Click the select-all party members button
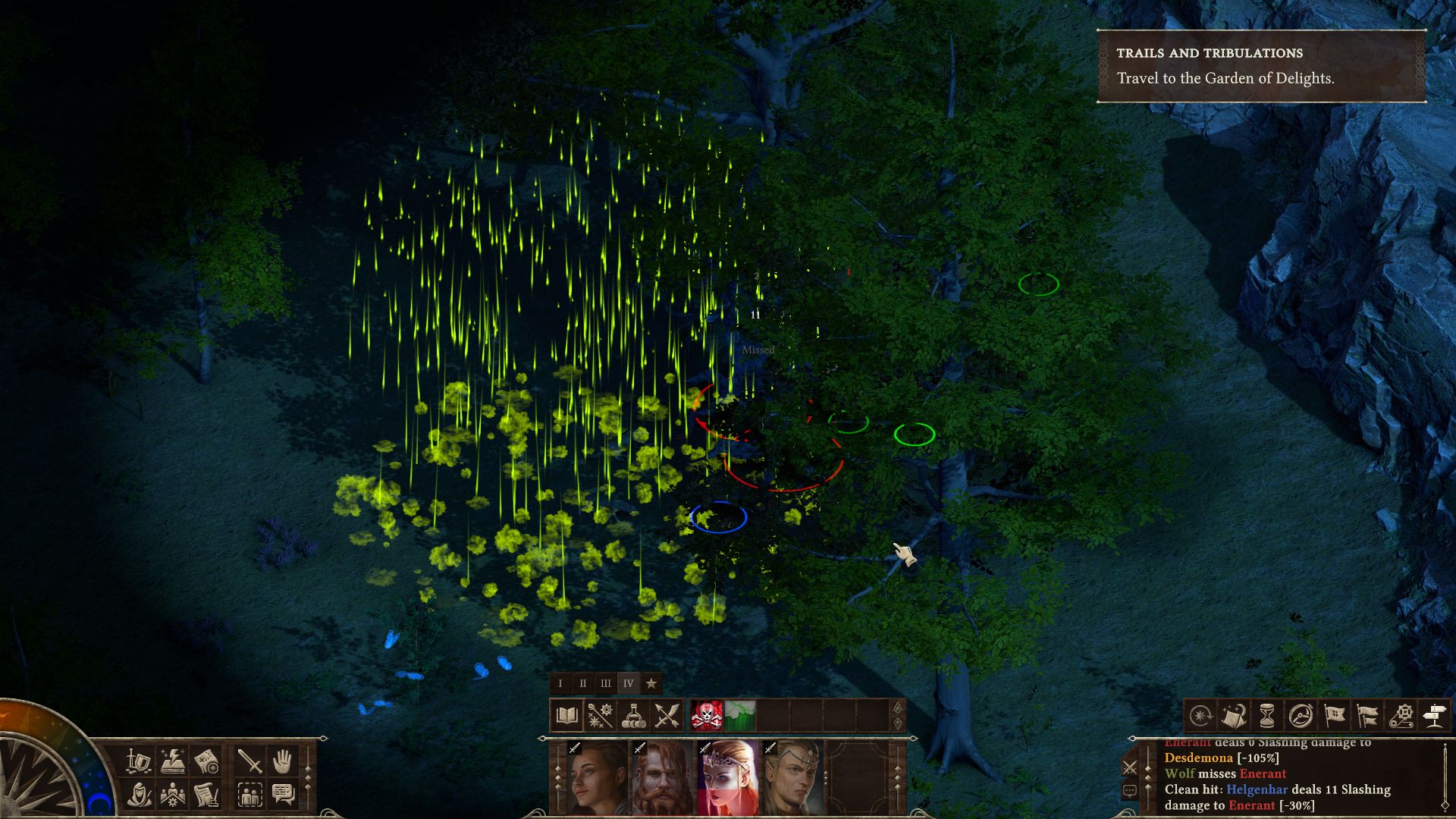The width and height of the screenshot is (1456, 819). pyautogui.click(x=249, y=794)
